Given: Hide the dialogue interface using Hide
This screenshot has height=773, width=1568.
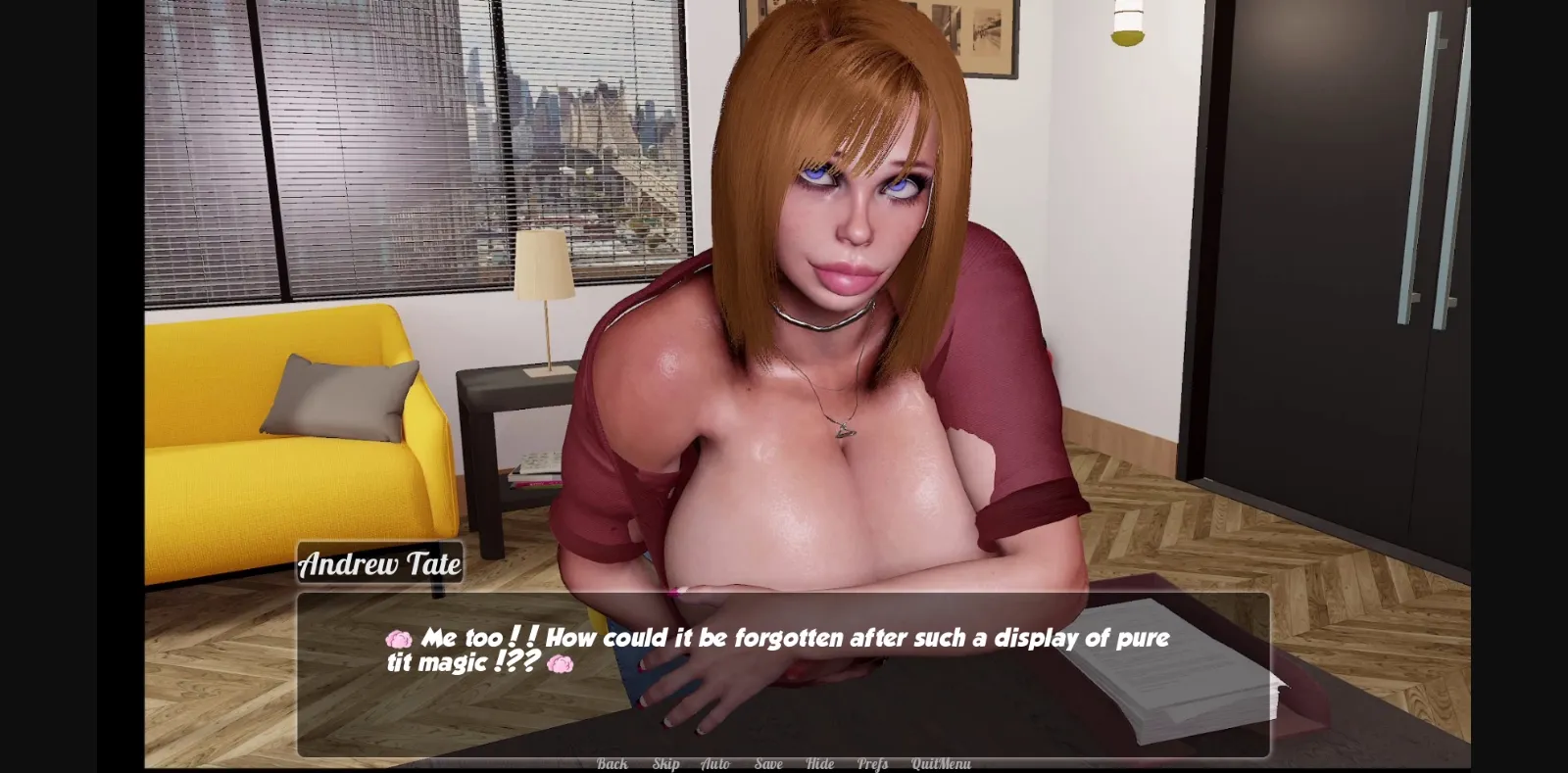Looking at the screenshot, I should pos(818,762).
